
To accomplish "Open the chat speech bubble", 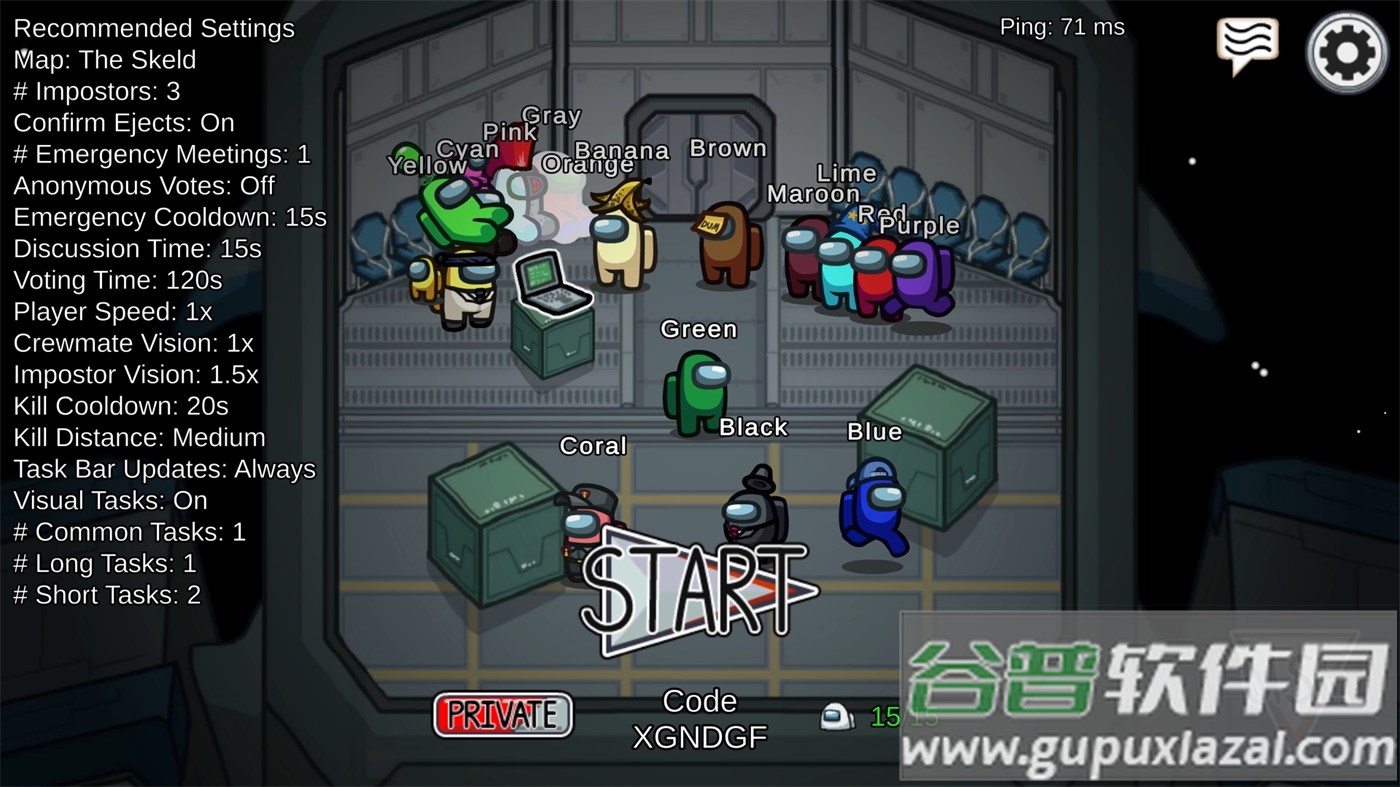I will point(1246,45).
